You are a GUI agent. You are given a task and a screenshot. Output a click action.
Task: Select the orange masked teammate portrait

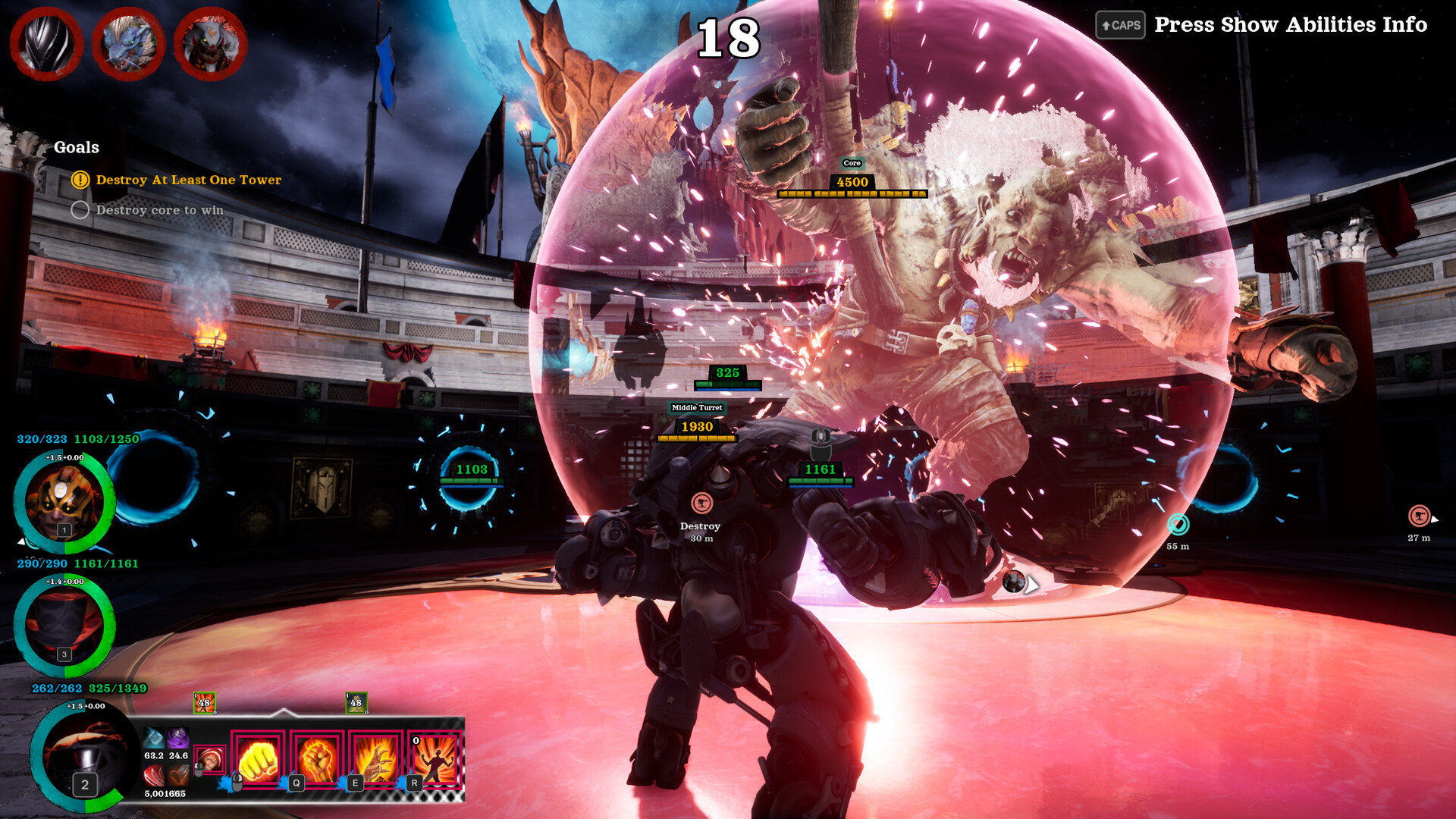tap(64, 502)
